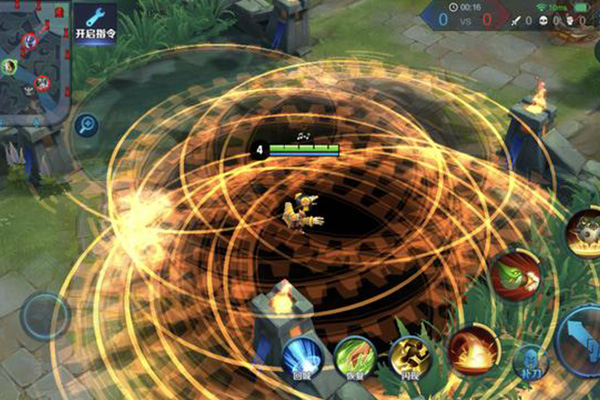Activate the fire burst skill
Screen dimensions: 600x400
tap(473, 350)
